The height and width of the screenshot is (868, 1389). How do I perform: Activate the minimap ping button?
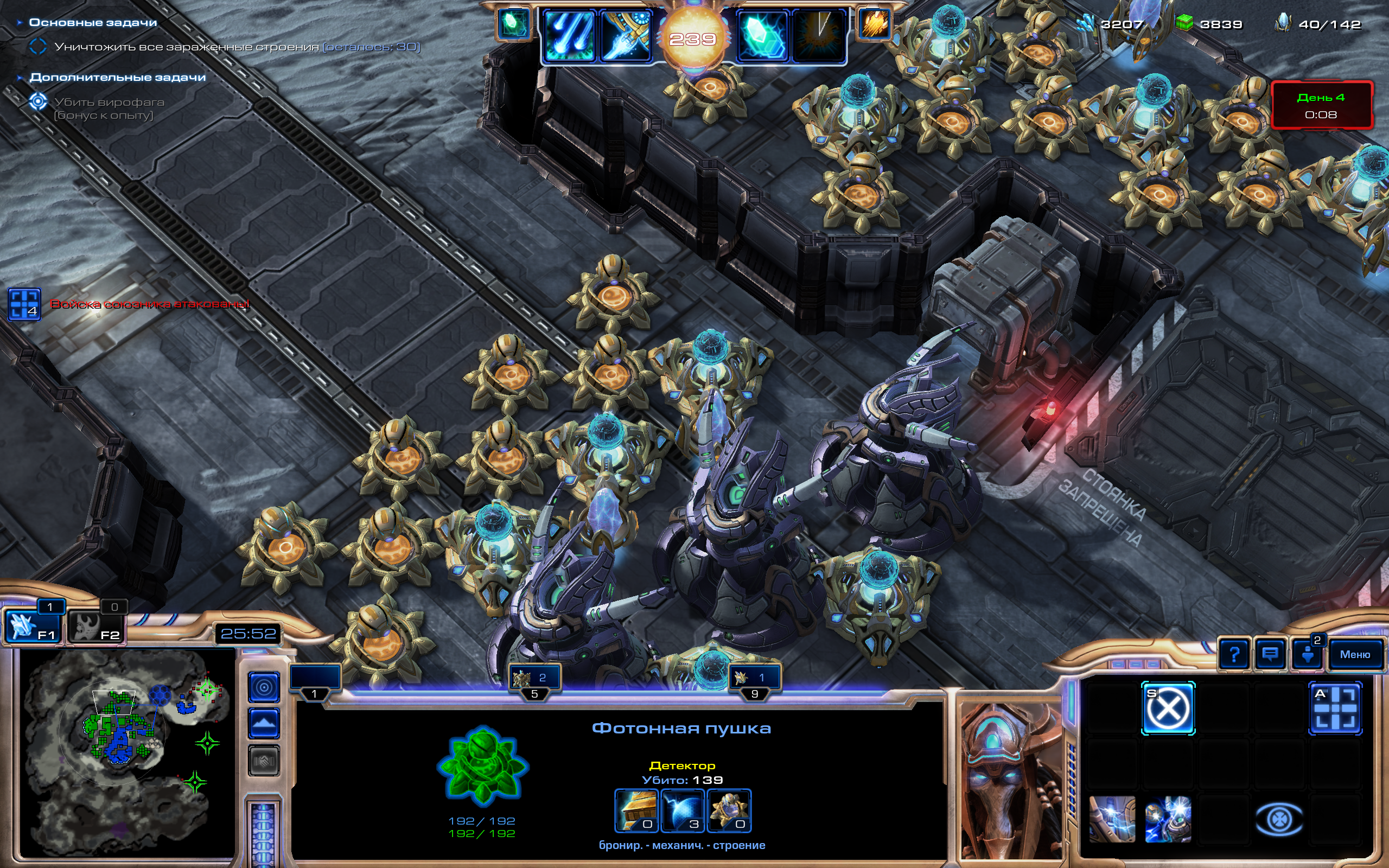pos(264,687)
